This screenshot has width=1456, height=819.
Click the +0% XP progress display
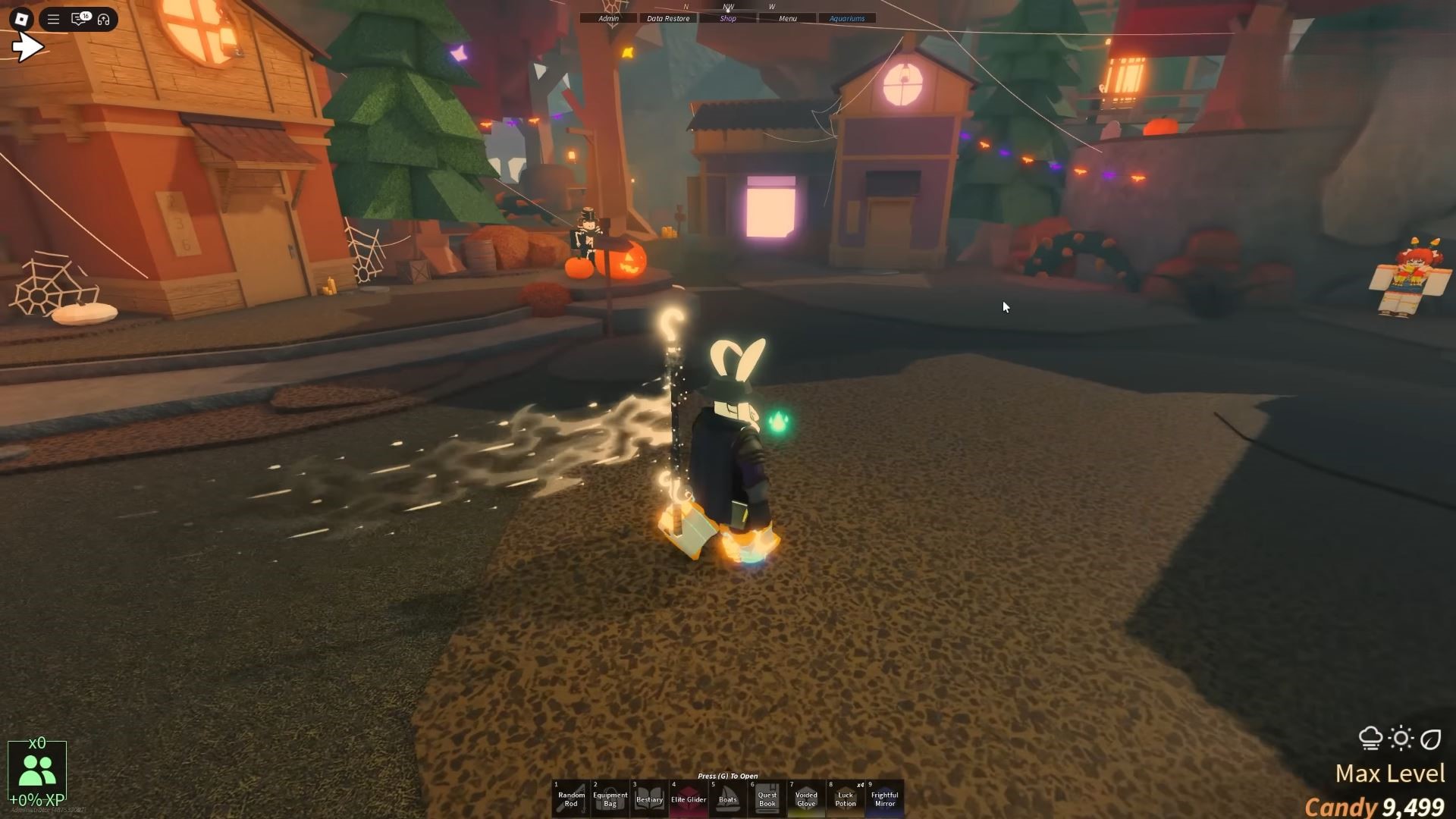tap(36, 798)
